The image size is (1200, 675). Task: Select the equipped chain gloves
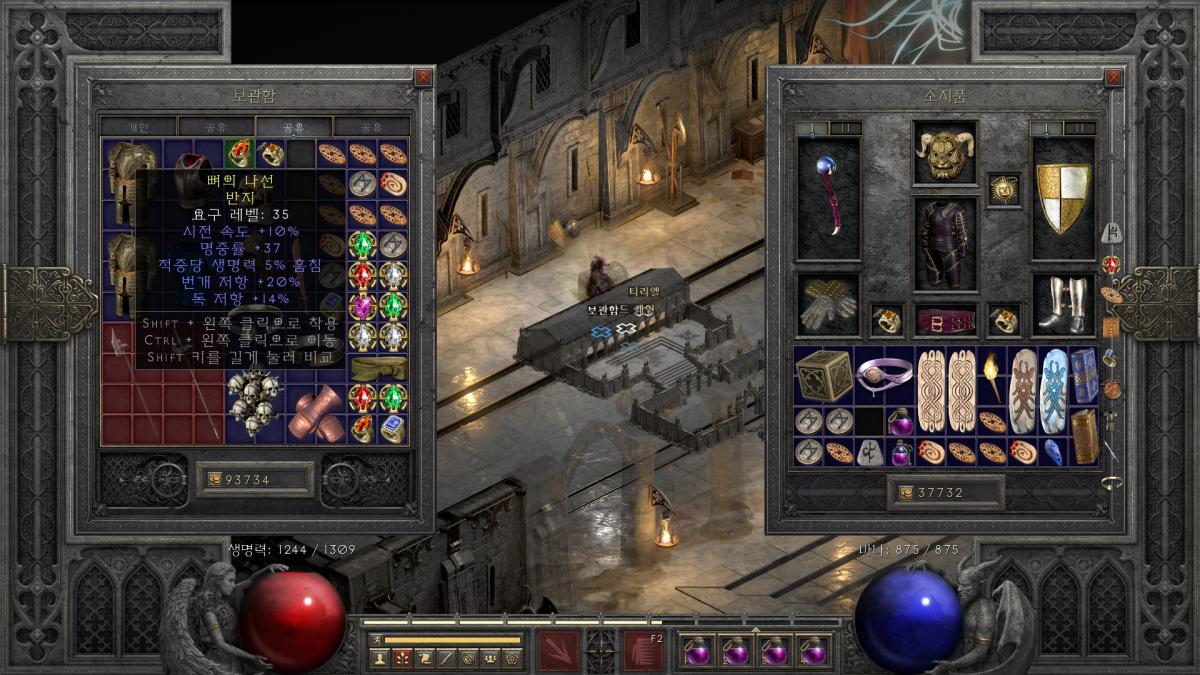click(x=828, y=305)
